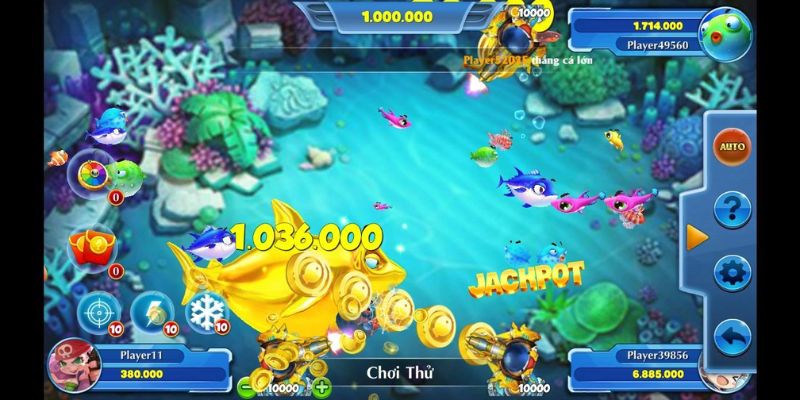Decrease bet with the green minus button
The image size is (800, 400).
point(247,387)
